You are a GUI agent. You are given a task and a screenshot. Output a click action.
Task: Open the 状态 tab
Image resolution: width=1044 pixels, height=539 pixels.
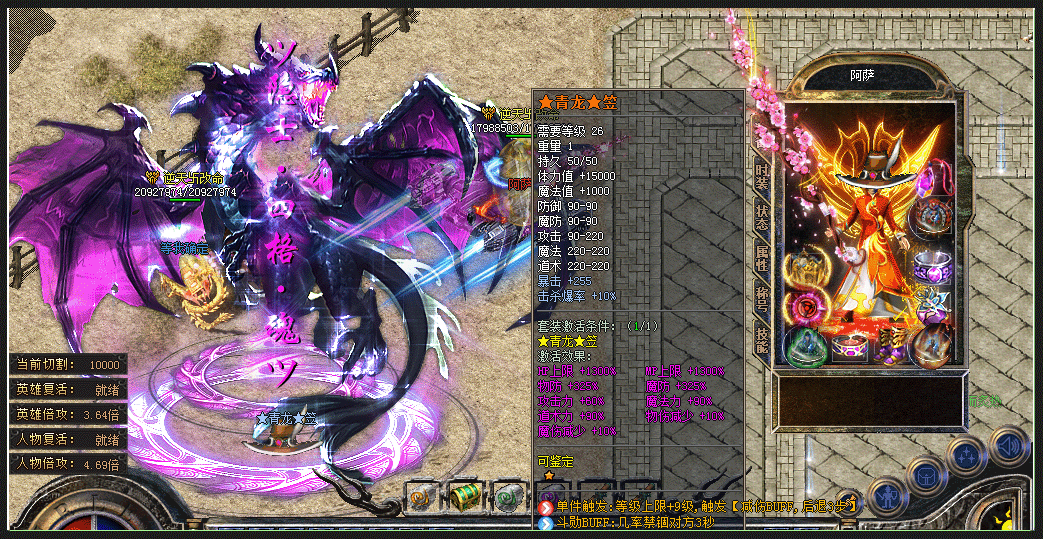[x=762, y=216]
